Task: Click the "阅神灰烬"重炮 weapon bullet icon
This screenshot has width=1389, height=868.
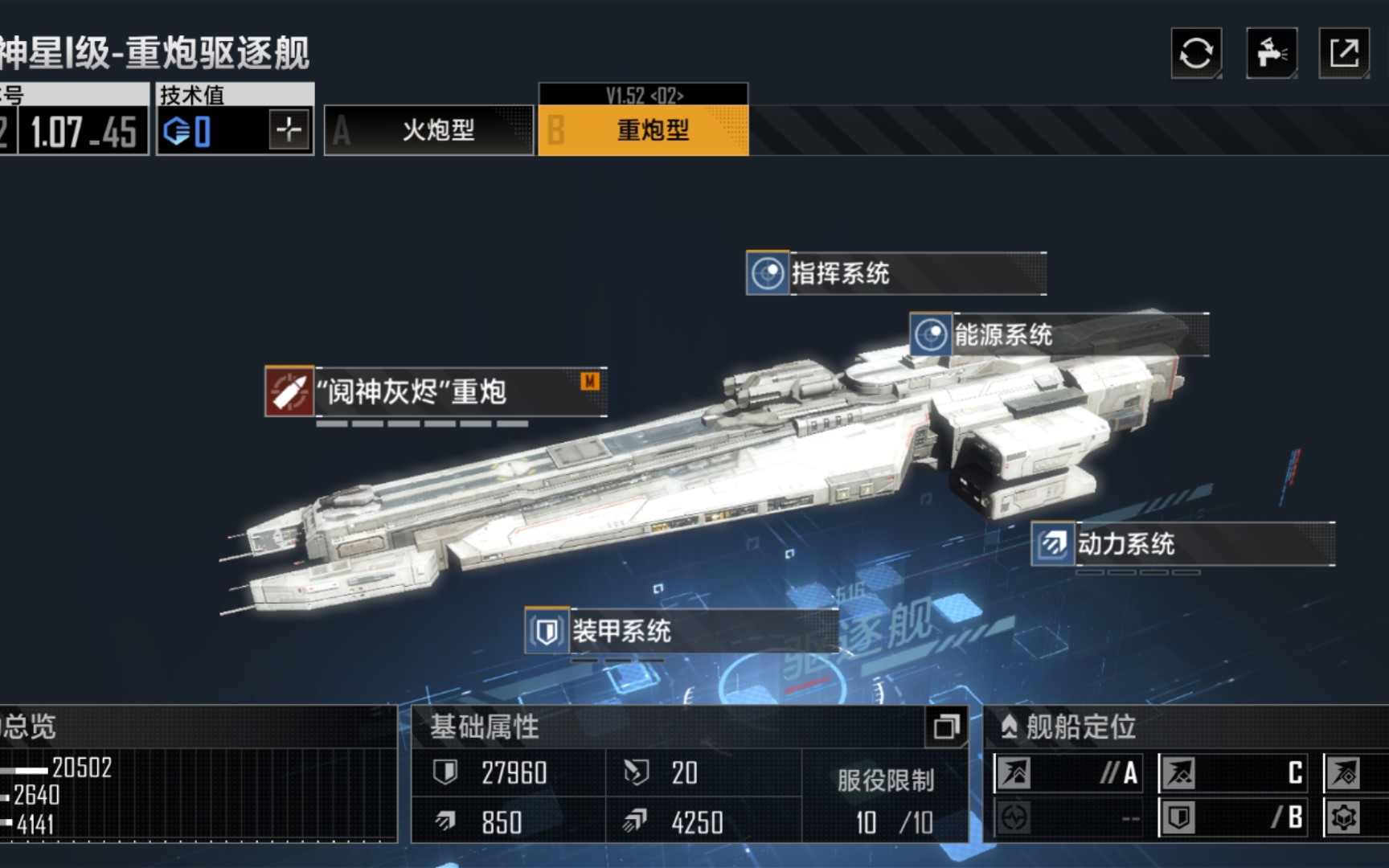Action: coord(289,387)
